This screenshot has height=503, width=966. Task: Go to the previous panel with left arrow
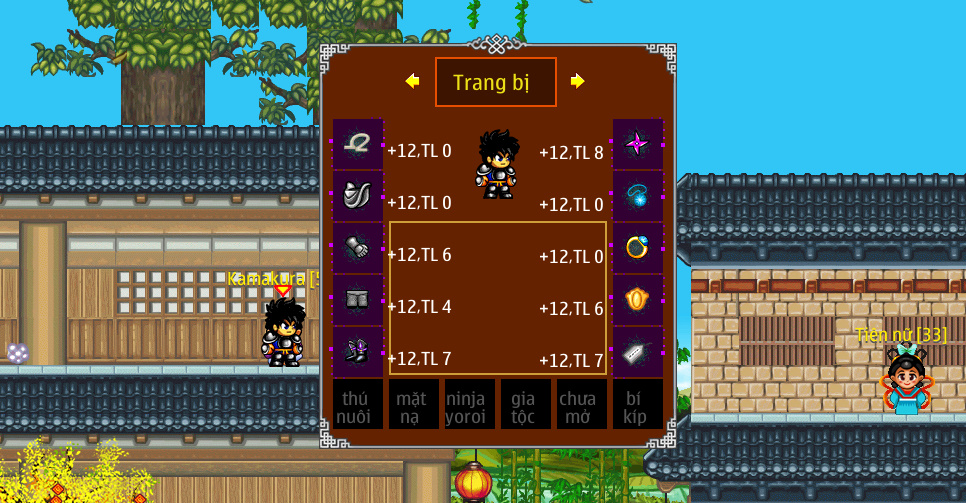click(412, 81)
